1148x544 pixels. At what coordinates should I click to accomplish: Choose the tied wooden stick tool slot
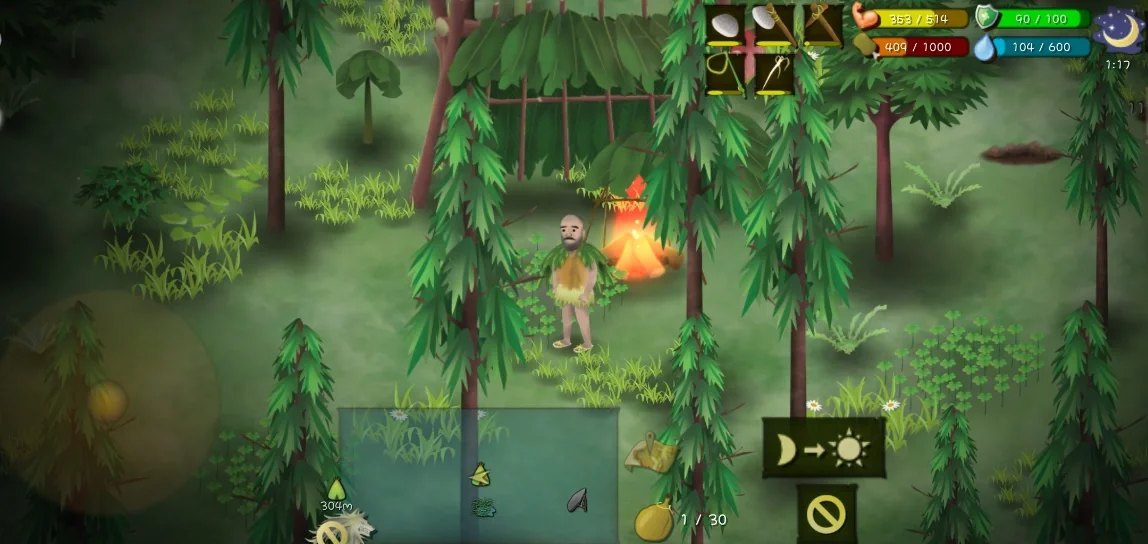[x=822, y=24]
